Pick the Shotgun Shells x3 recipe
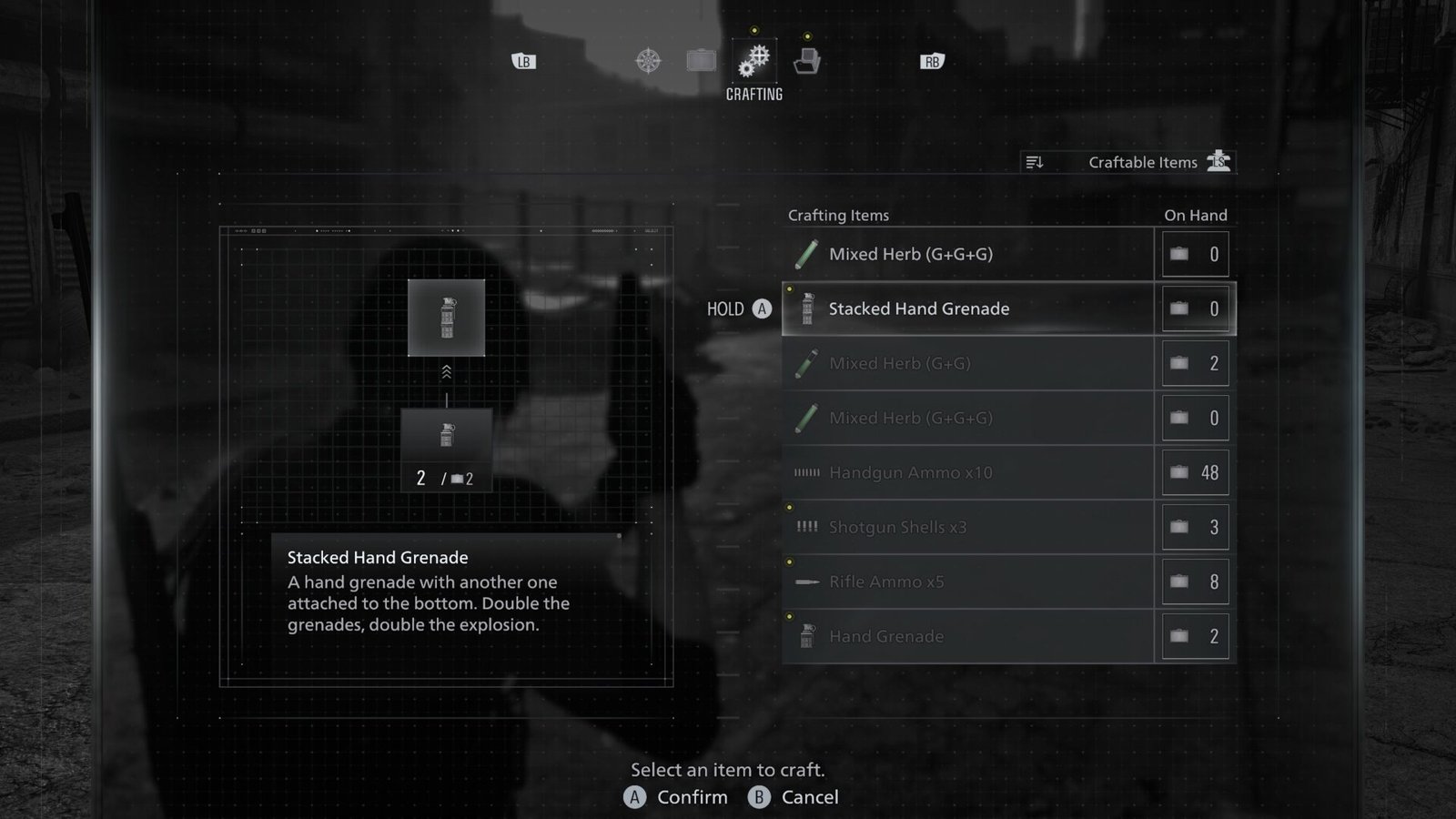Image resolution: width=1456 pixels, height=819 pixels. click(967, 528)
